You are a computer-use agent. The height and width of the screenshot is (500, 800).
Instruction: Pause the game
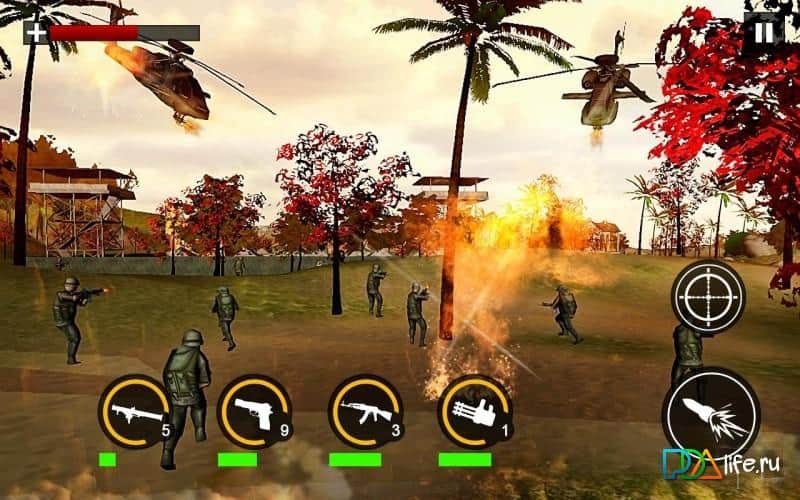pyautogui.click(x=763, y=32)
